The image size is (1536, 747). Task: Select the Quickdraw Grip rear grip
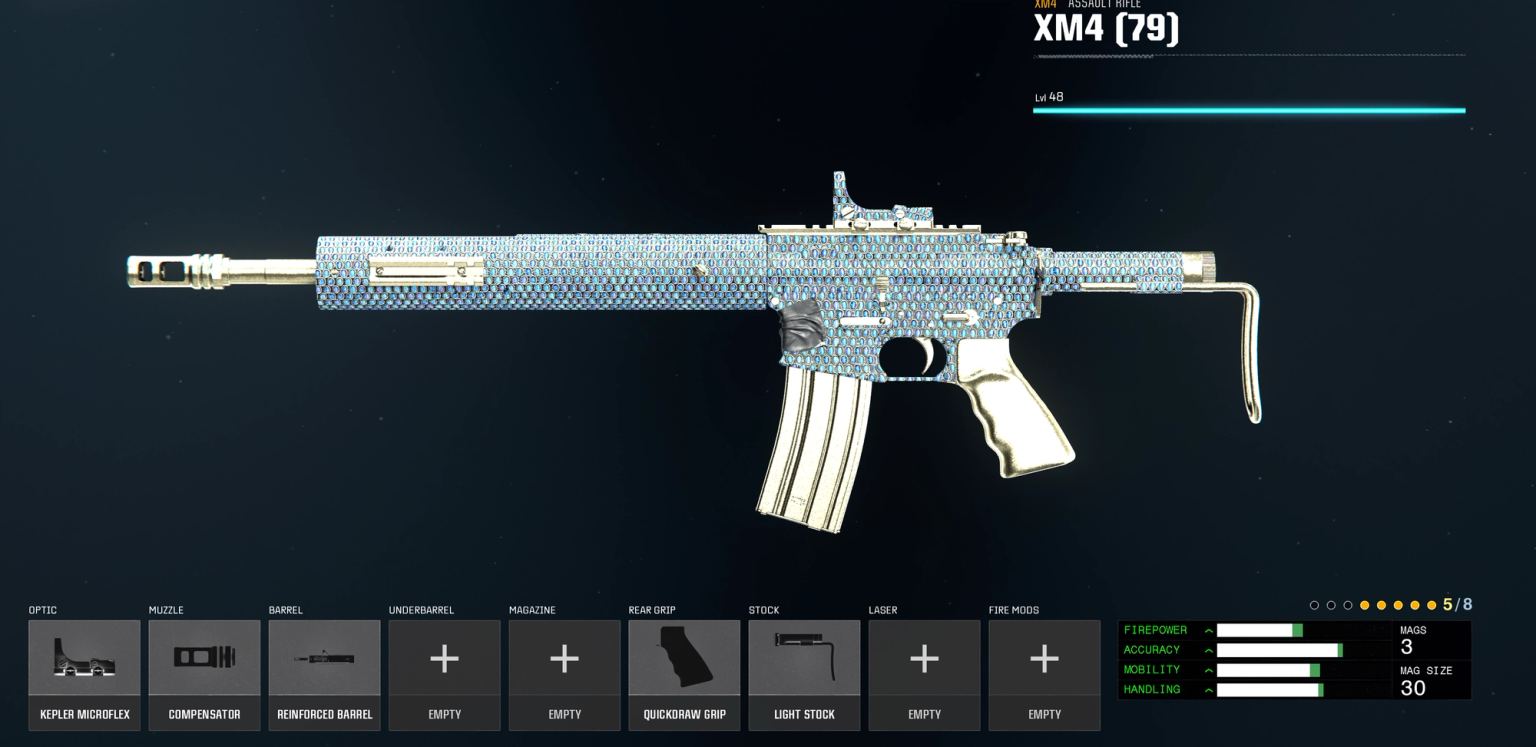684,660
